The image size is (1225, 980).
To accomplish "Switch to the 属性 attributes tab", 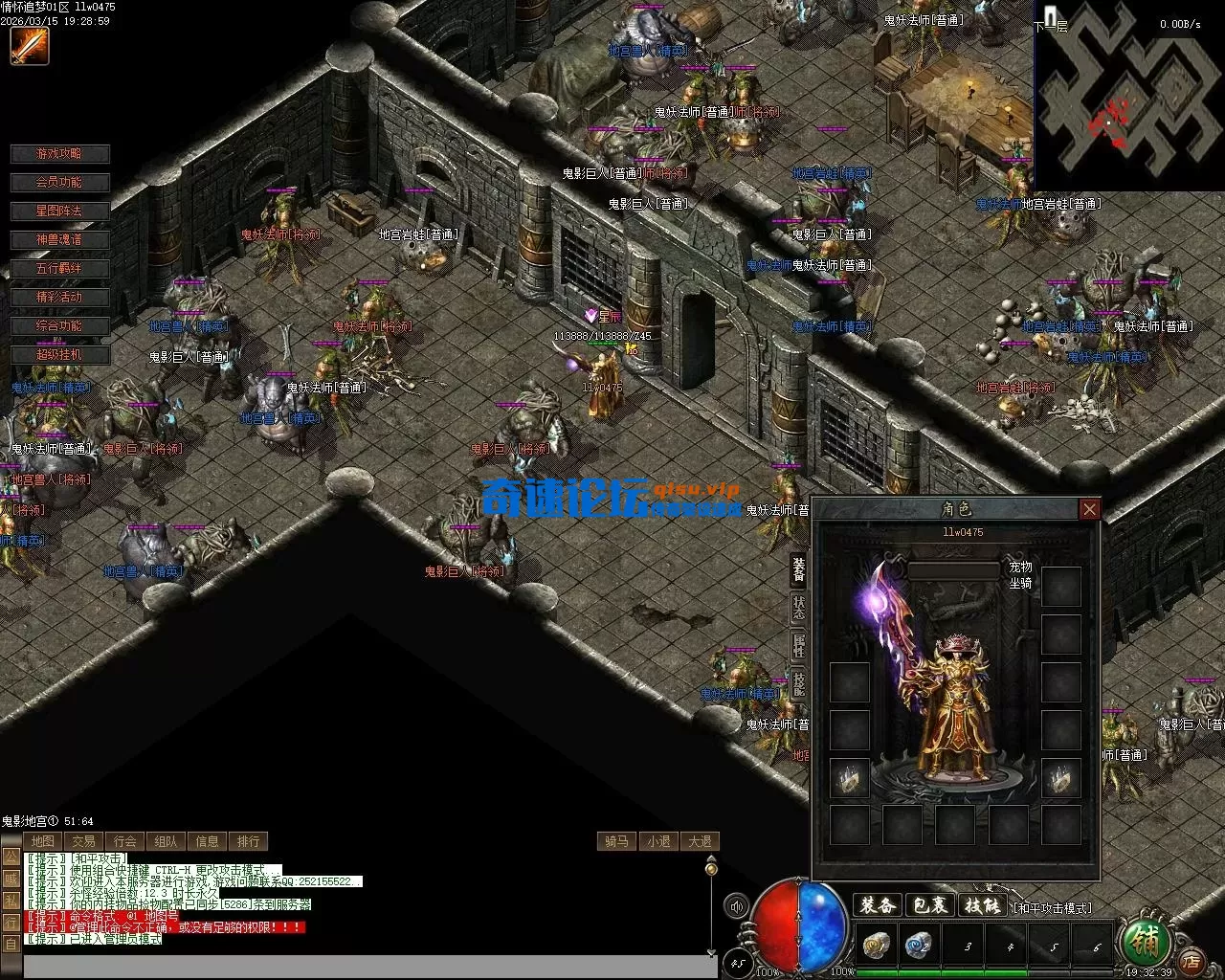I will click(x=799, y=646).
